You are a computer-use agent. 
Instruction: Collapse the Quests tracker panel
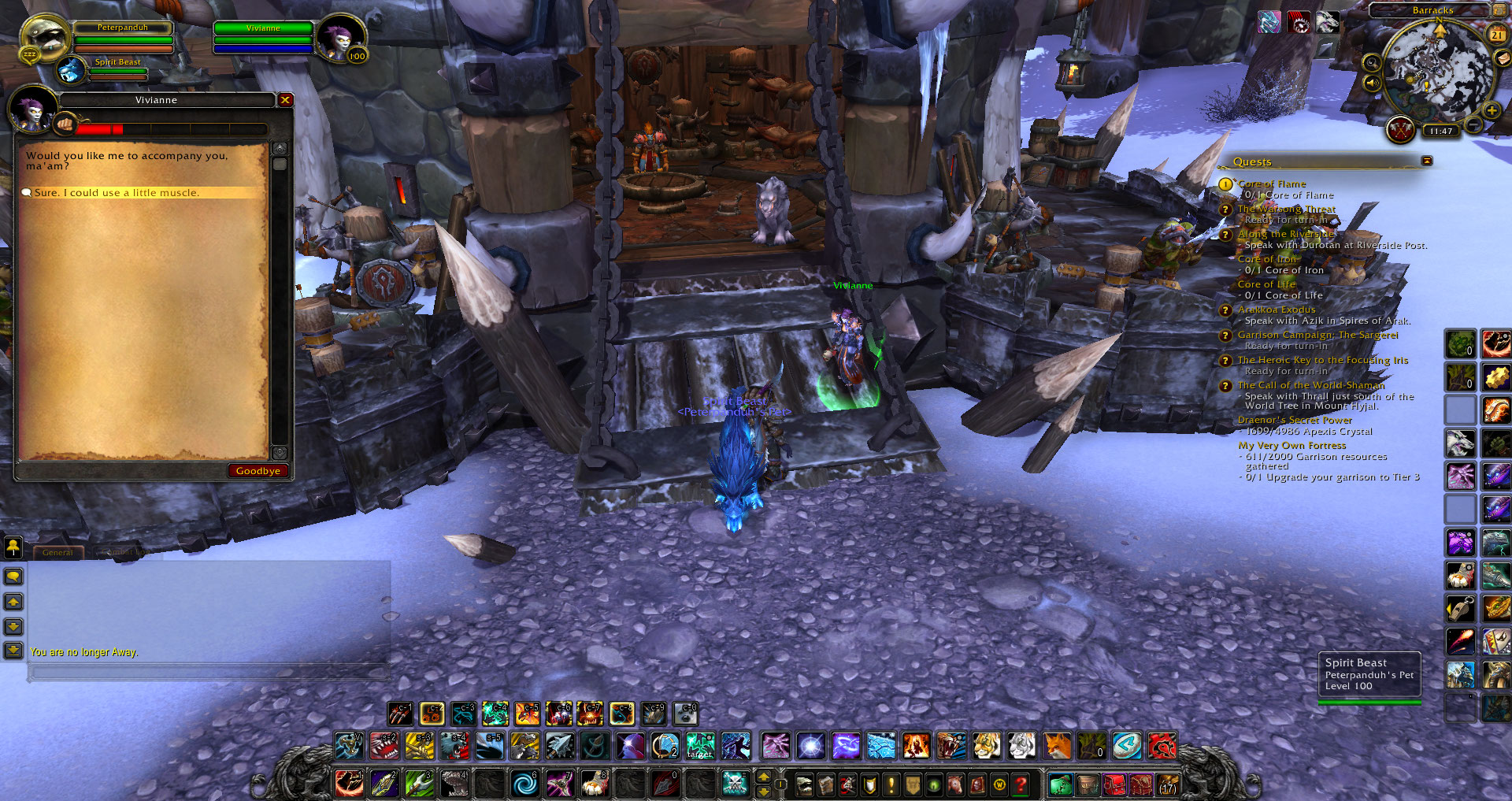(x=1427, y=161)
